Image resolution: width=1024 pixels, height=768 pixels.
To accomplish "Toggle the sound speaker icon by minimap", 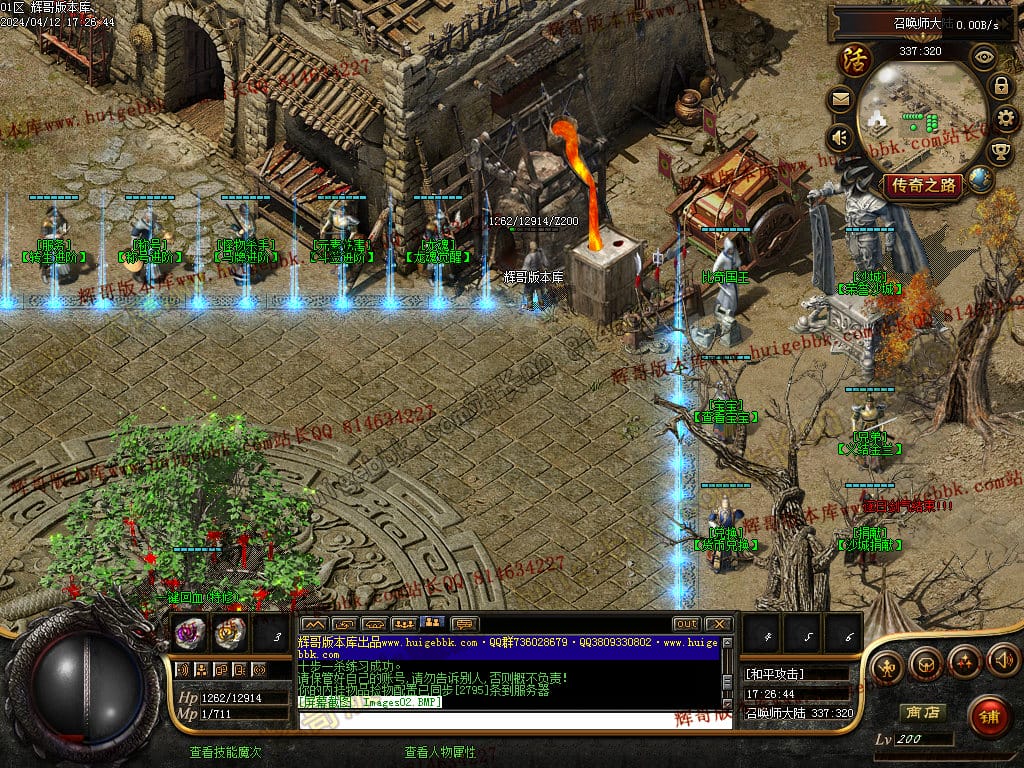I will pyautogui.click(x=840, y=137).
